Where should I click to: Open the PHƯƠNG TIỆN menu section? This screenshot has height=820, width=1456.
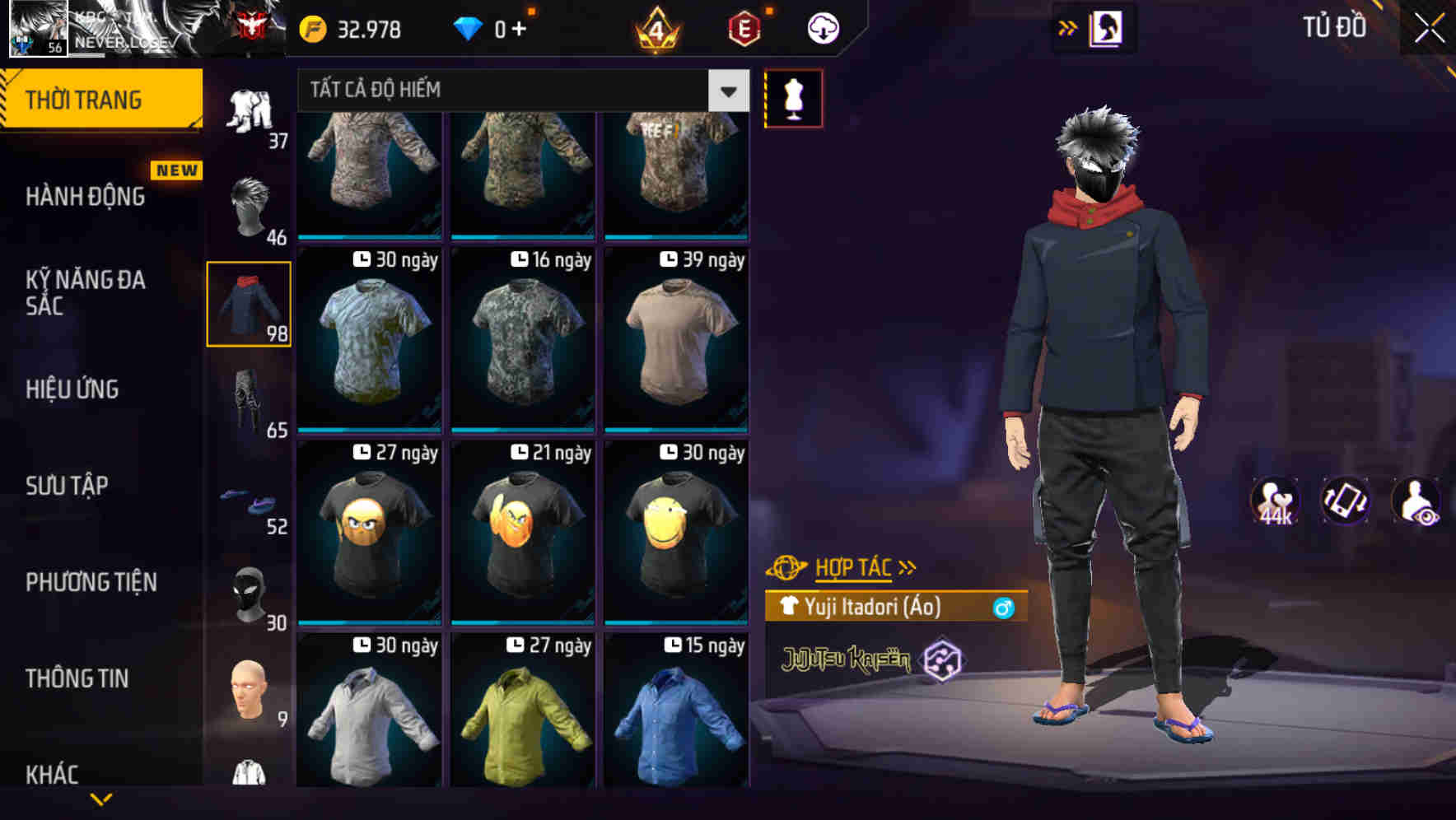(91, 582)
